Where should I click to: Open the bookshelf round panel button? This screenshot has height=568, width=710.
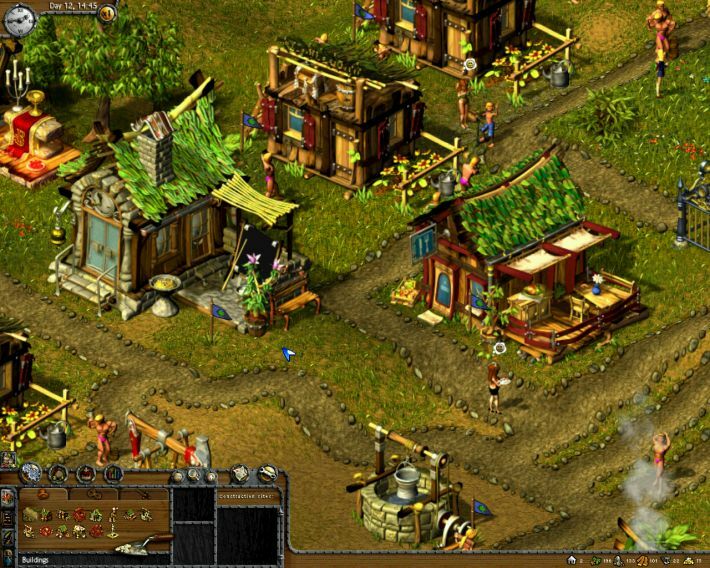tap(113, 474)
